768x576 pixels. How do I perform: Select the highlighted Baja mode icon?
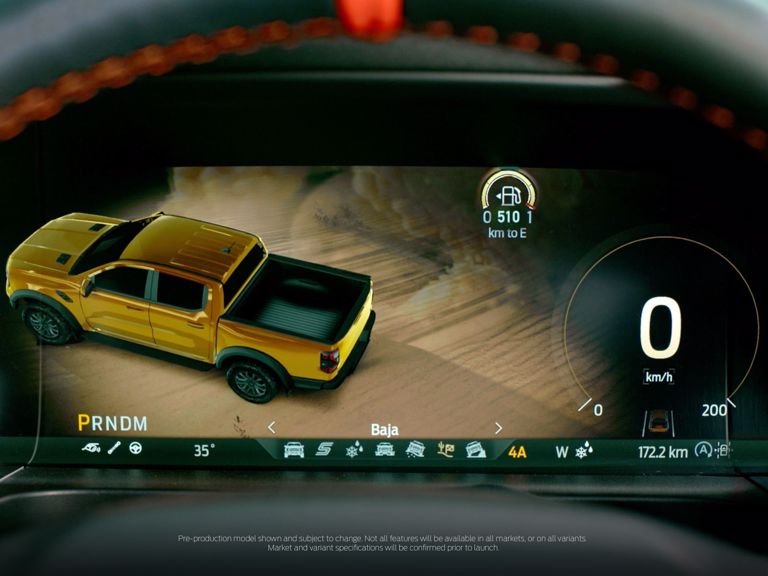tap(476, 450)
